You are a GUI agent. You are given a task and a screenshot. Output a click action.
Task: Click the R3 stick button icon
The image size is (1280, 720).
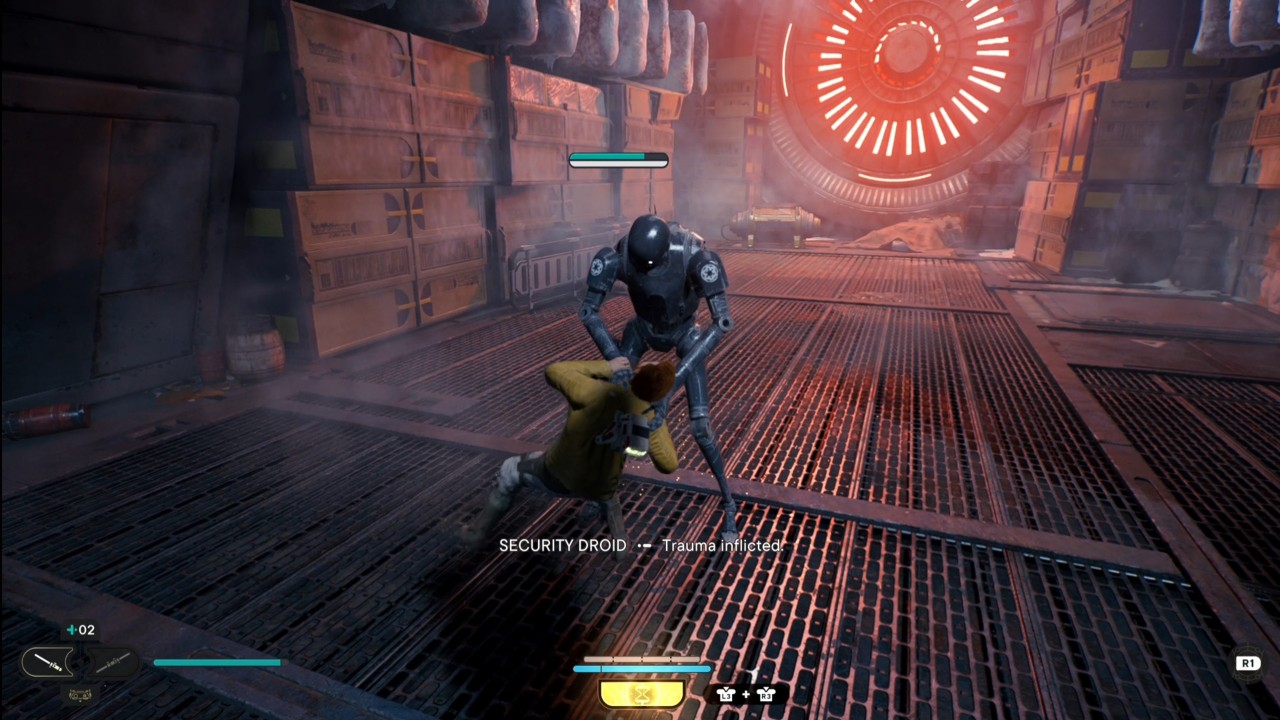[766, 695]
